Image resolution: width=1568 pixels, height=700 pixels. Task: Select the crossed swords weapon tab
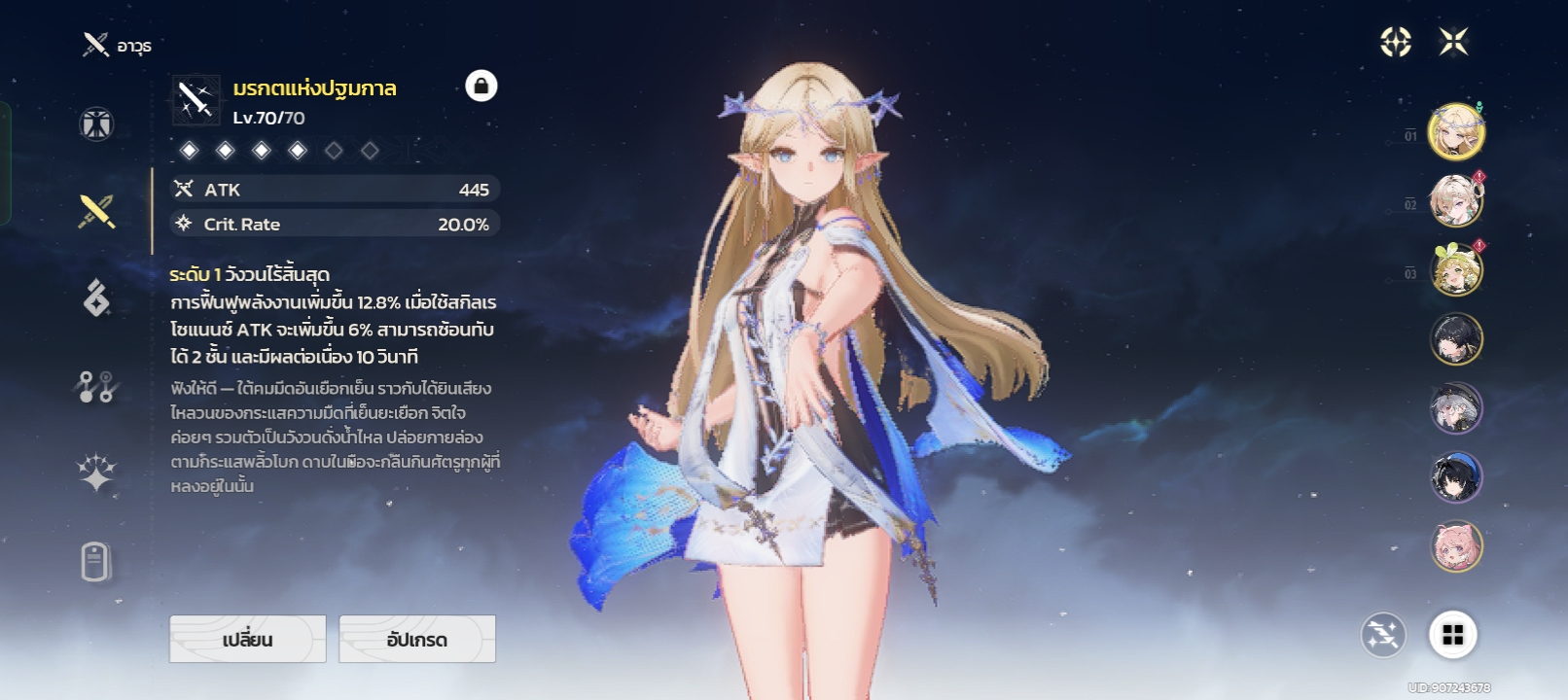[96, 210]
